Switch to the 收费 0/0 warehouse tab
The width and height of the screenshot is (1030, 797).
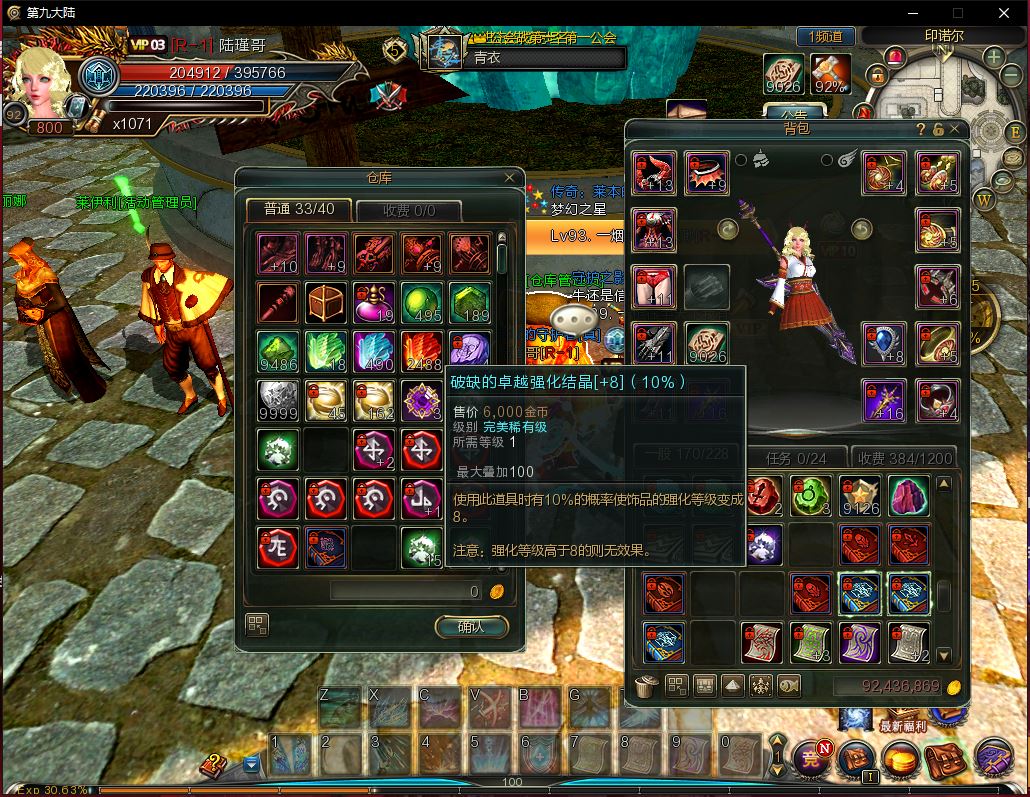408,210
